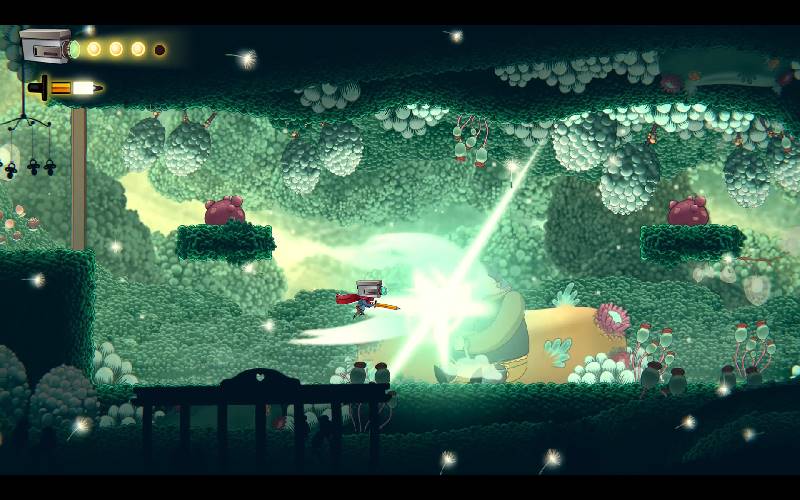
Task: Select the sword weapon icon
Action: [65, 88]
